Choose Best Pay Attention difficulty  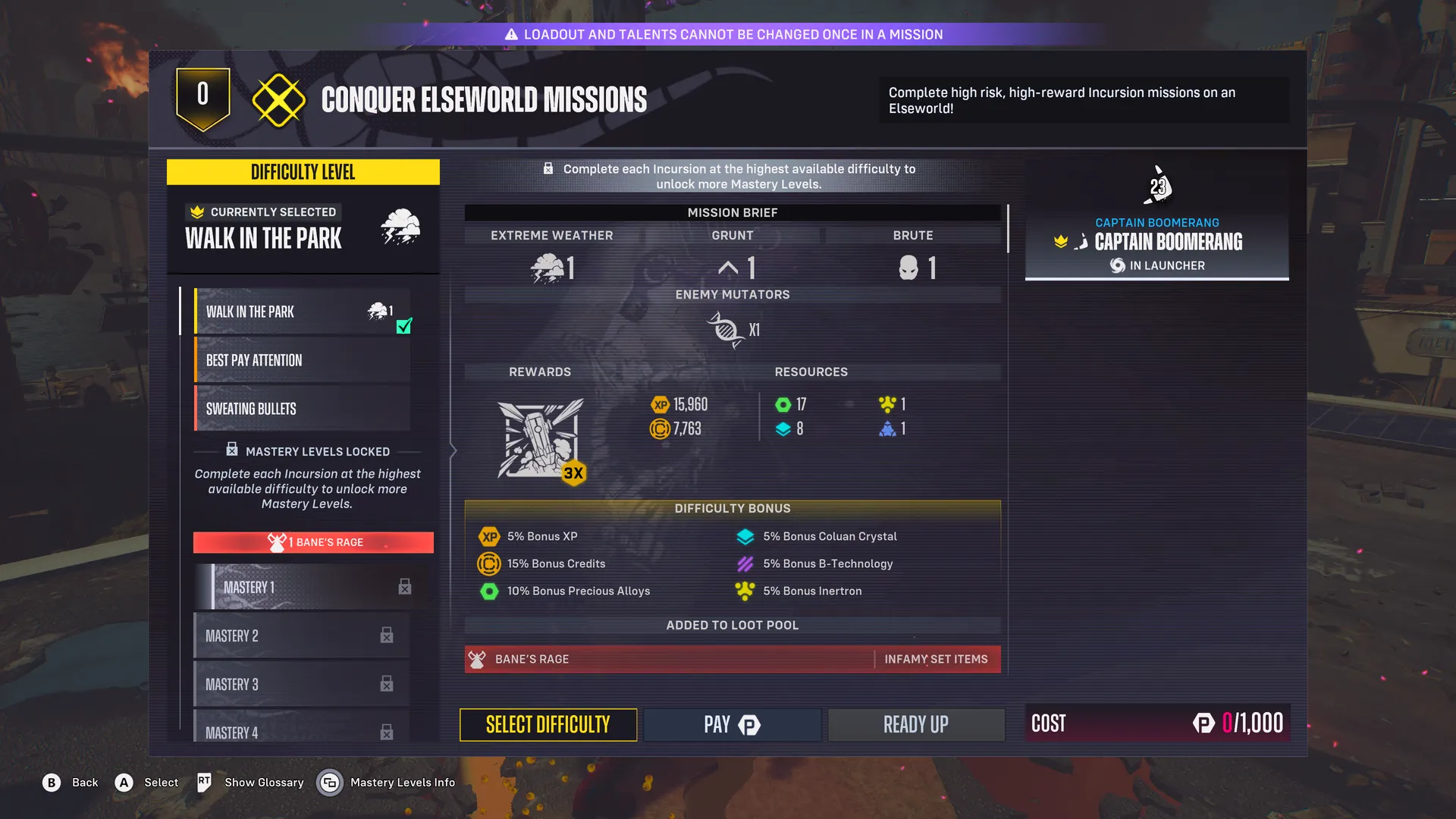(x=302, y=360)
